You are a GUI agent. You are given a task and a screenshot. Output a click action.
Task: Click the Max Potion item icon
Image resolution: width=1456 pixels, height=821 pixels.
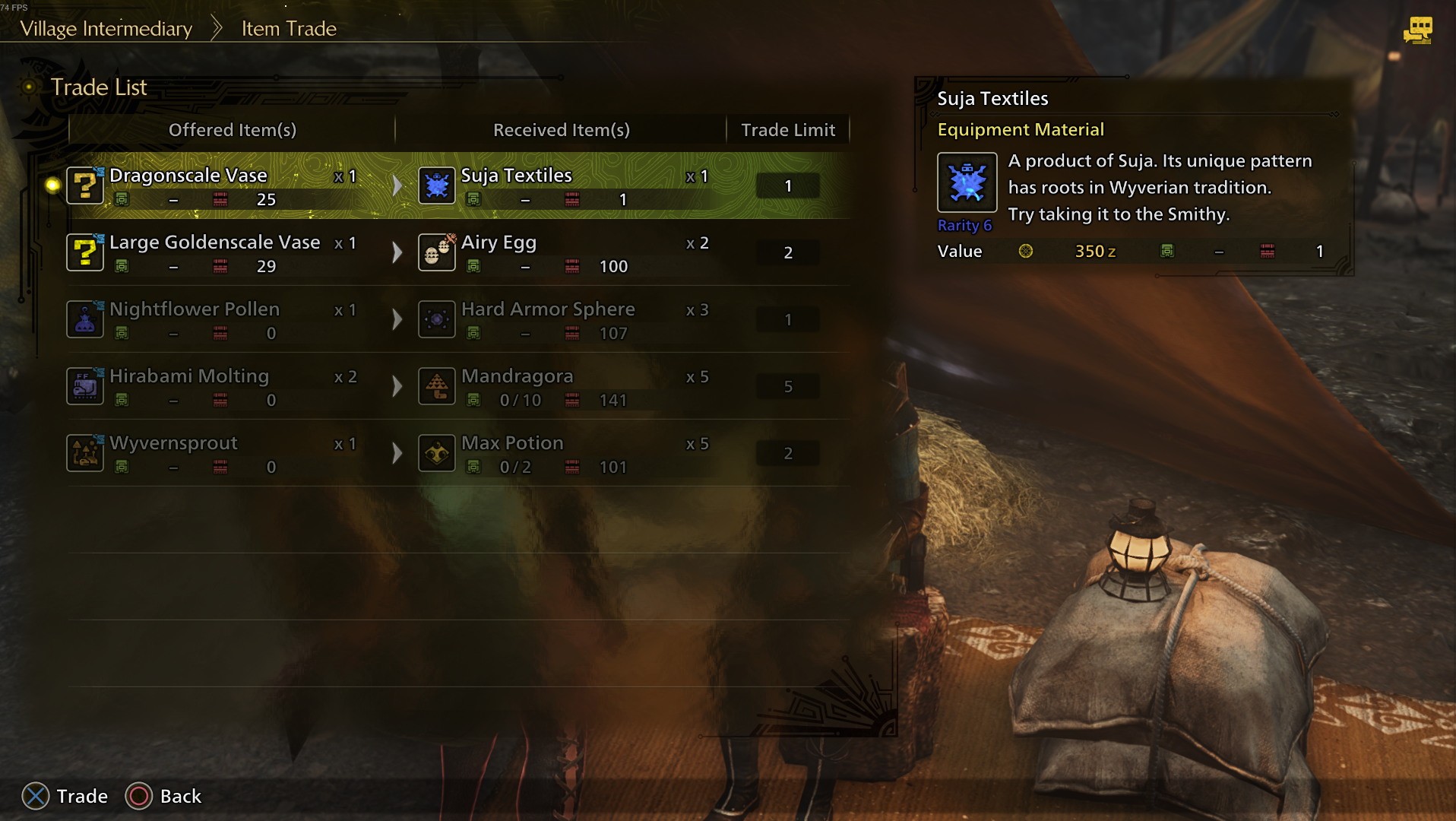tap(437, 453)
